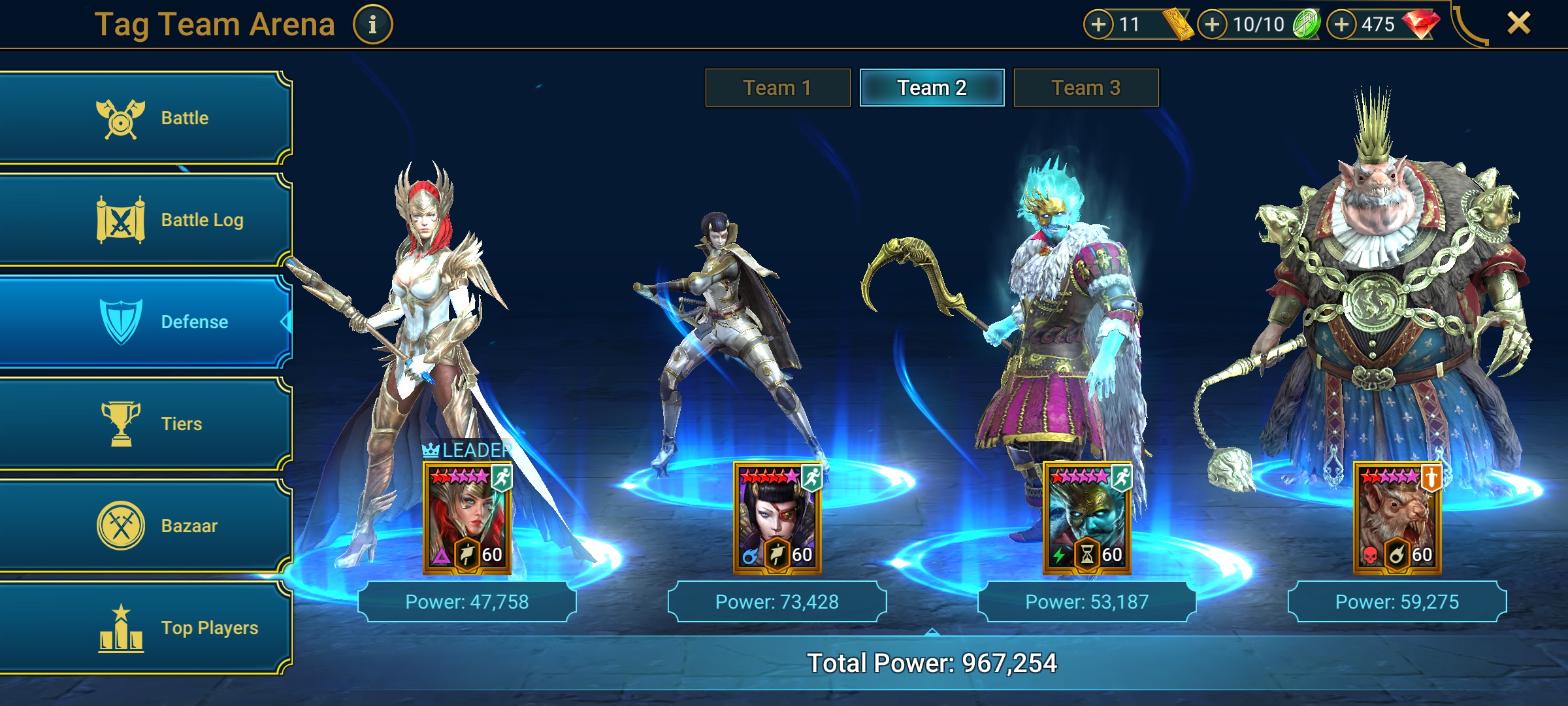The height and width of the screenshot is (706, 1568).
Task: Buy more red gems with plus
Action: click(x=1341, y=25)
